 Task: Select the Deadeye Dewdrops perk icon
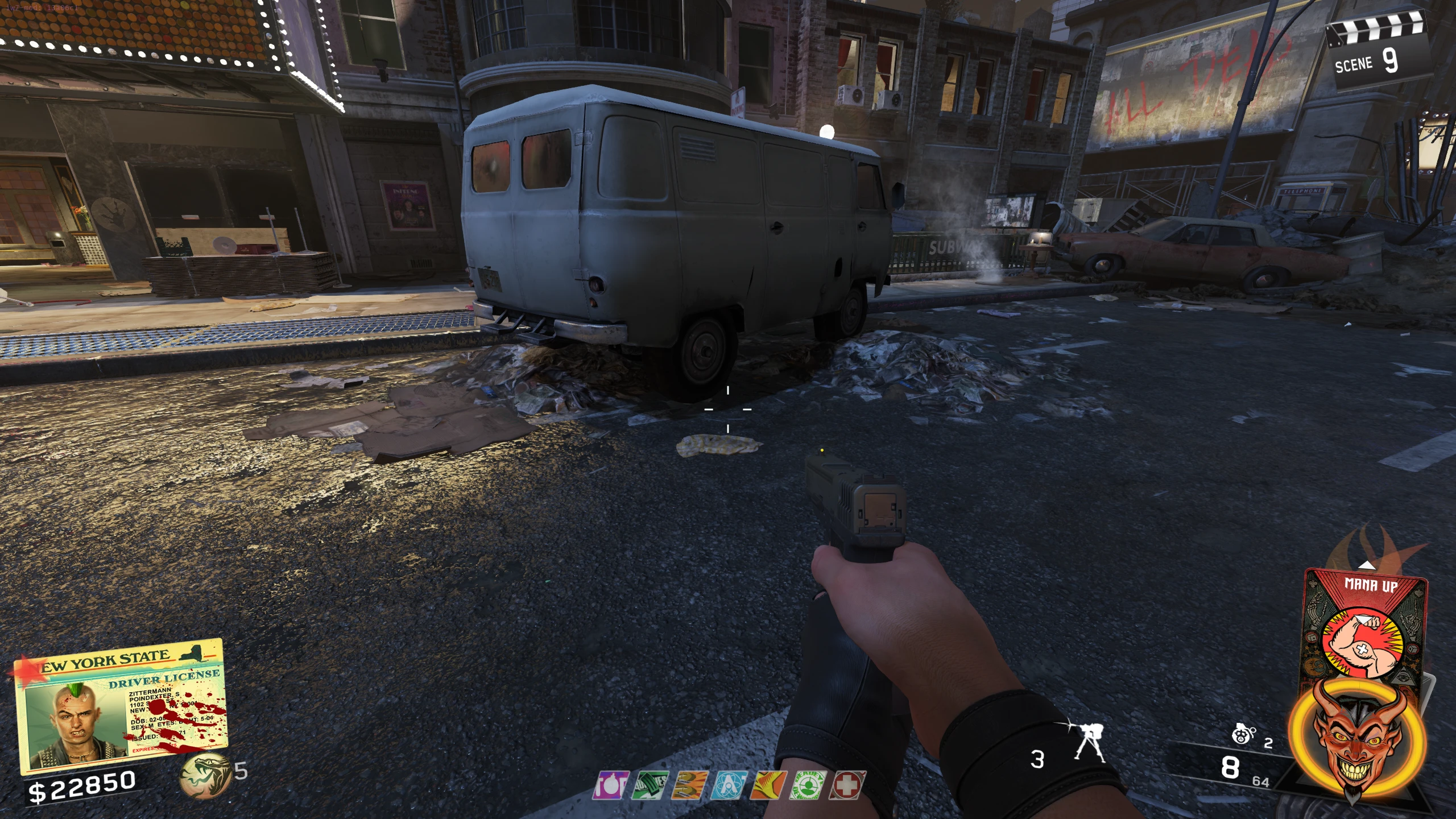807,785
